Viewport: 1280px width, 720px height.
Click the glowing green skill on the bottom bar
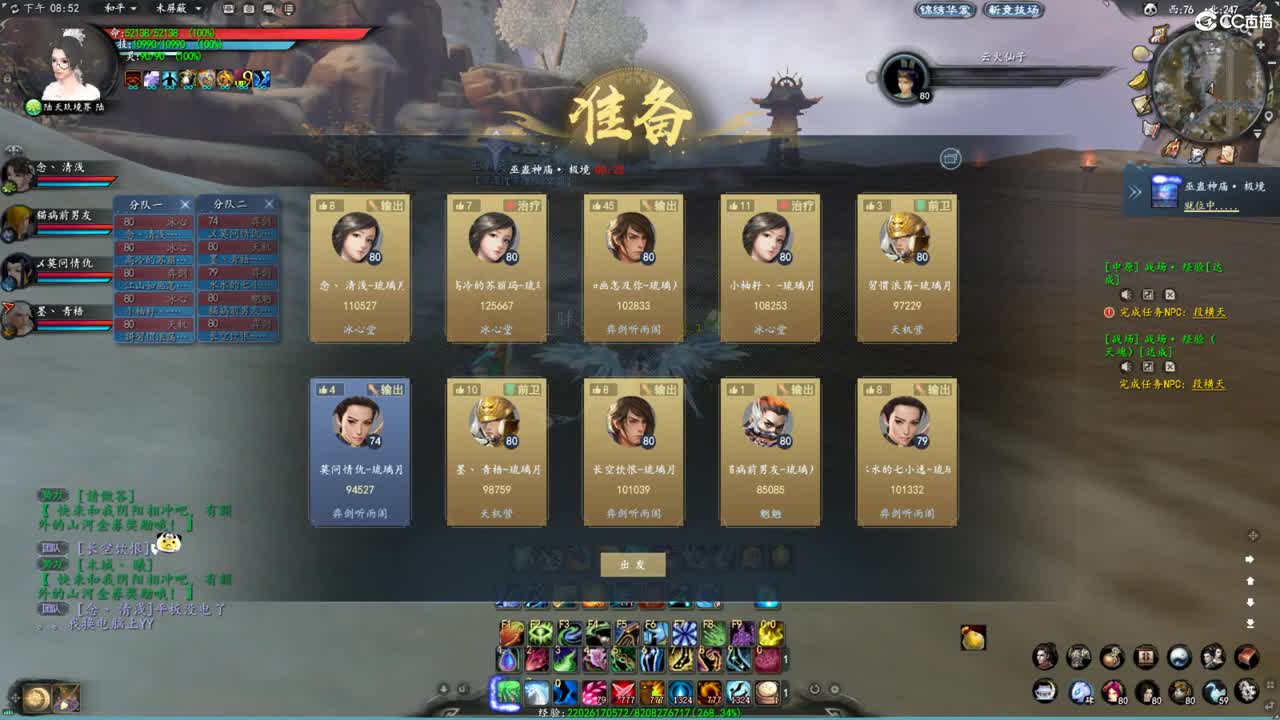[x=508, y=690]
